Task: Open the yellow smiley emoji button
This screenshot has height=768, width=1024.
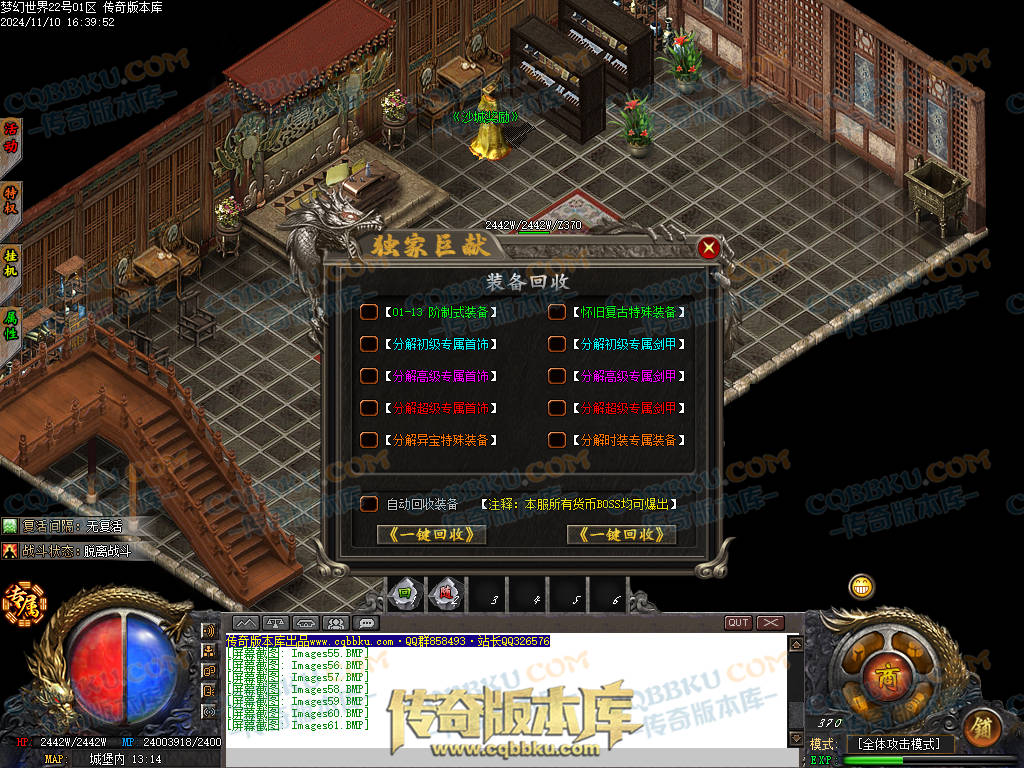Action: click(x=861, y=587)
